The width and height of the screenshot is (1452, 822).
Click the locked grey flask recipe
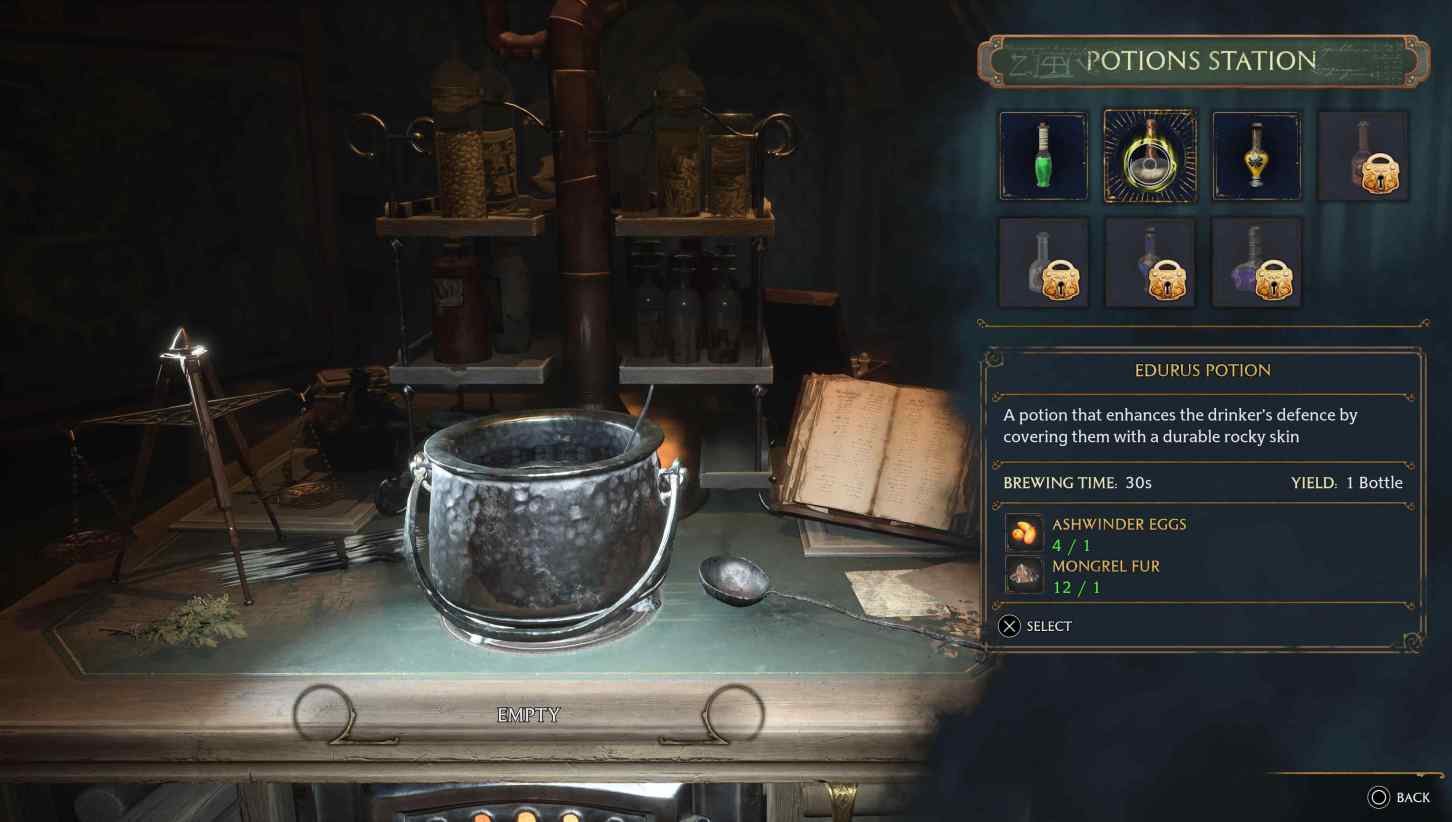[x=1043, y=262]
